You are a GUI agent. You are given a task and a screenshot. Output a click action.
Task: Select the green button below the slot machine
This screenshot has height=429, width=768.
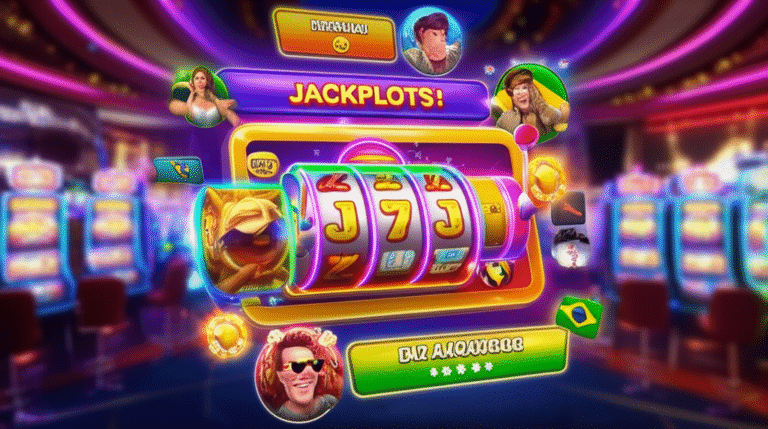[x=459, y=361]
